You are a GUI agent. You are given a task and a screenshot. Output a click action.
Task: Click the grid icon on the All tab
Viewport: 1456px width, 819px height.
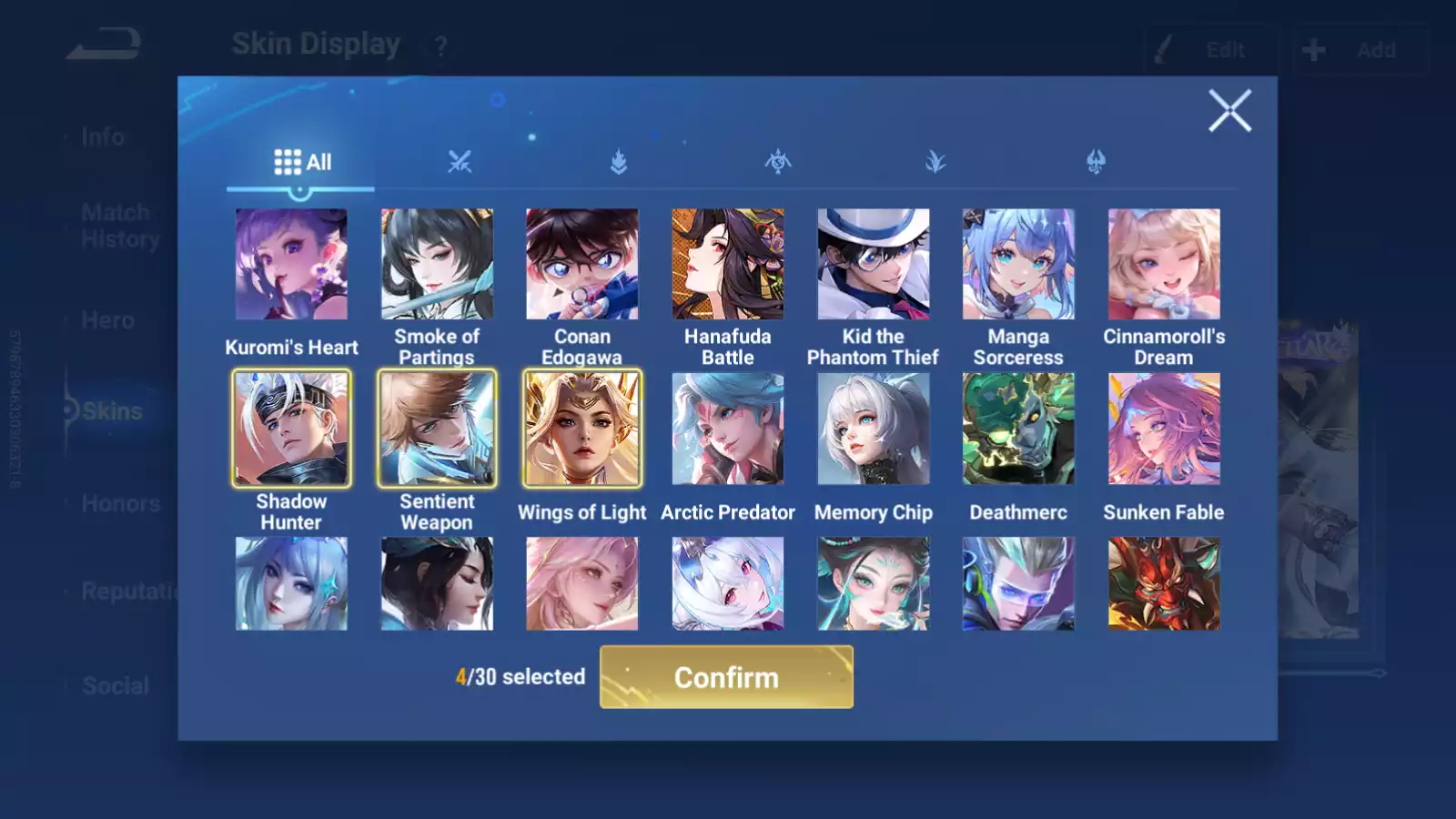tap(288, 161)
